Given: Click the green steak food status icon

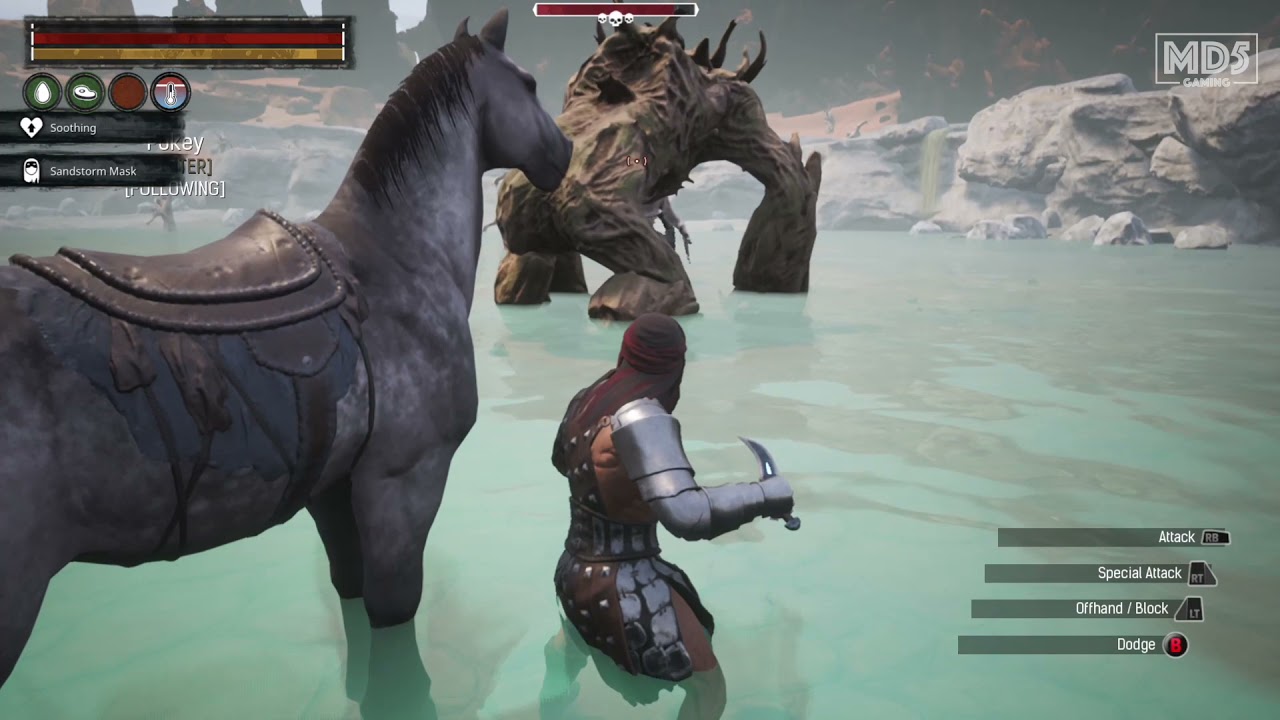Looking at the screenshot, I should 84,92.
